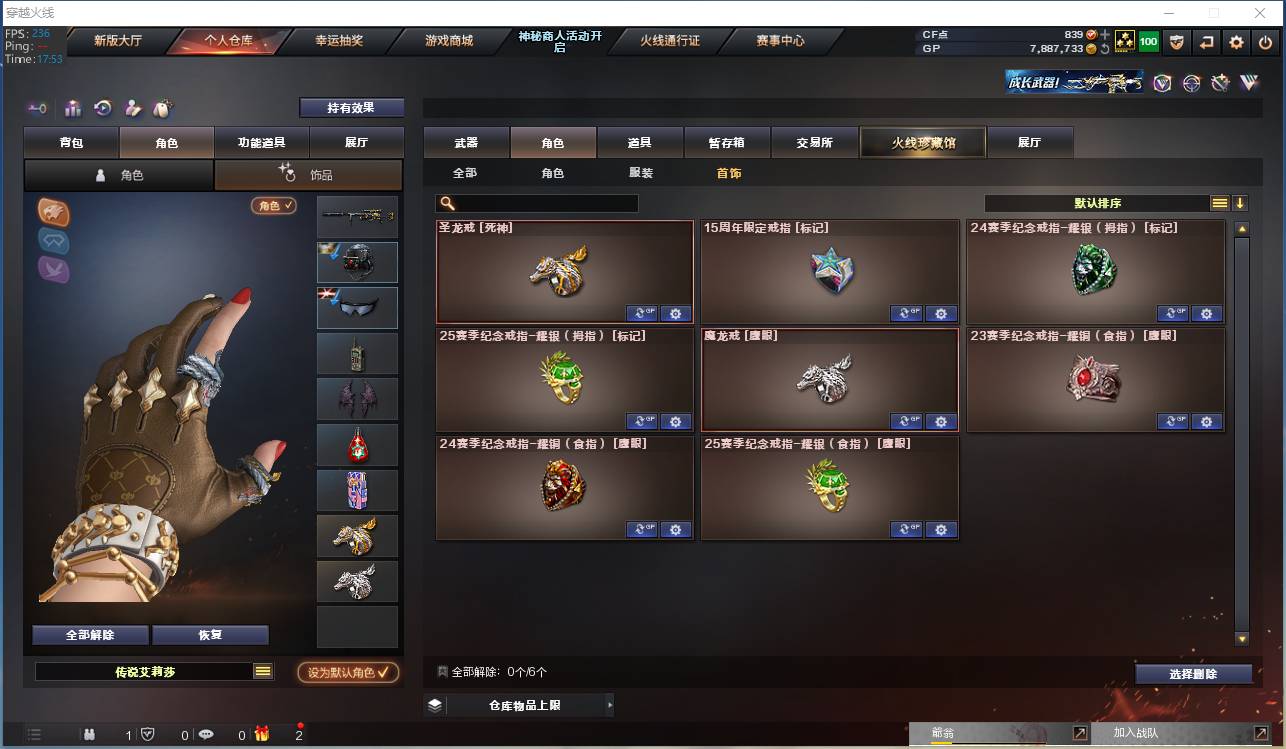1286x749 pixels.
Task: Click the restore history circular-arrow icon
Action: click(x=103, y=106)
